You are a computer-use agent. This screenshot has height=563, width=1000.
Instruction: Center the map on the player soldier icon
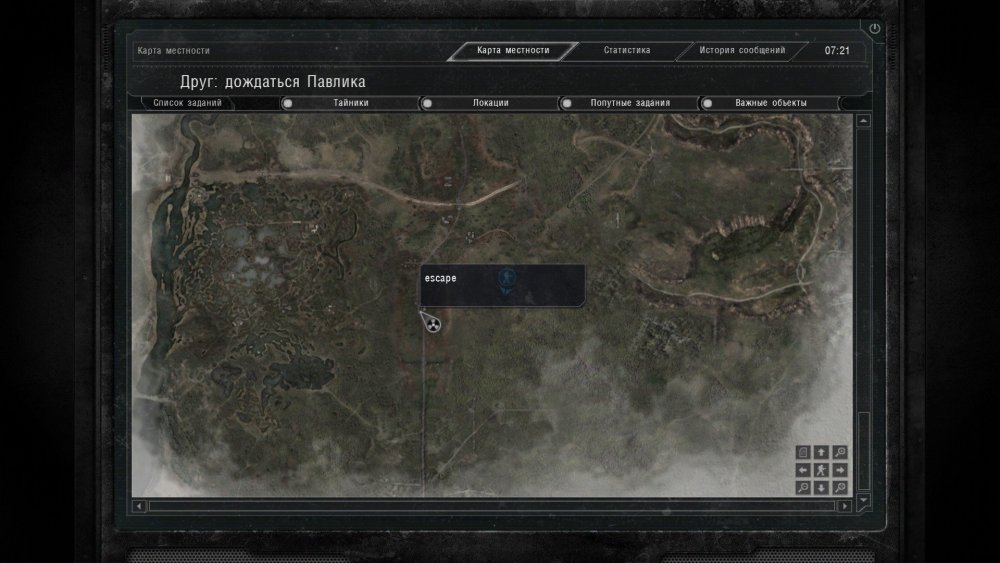click(821, 470)
